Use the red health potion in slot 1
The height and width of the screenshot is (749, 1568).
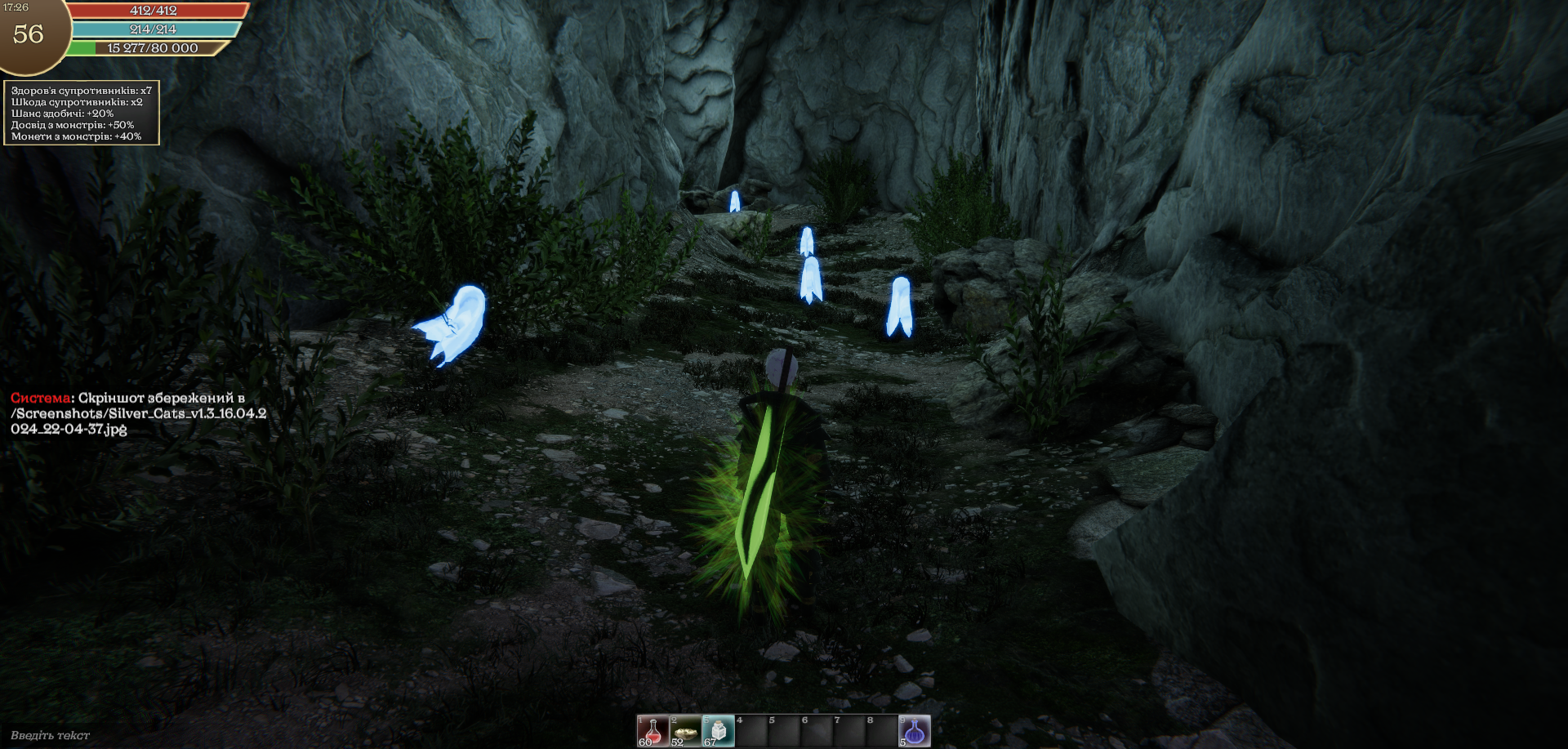point(653,730)
